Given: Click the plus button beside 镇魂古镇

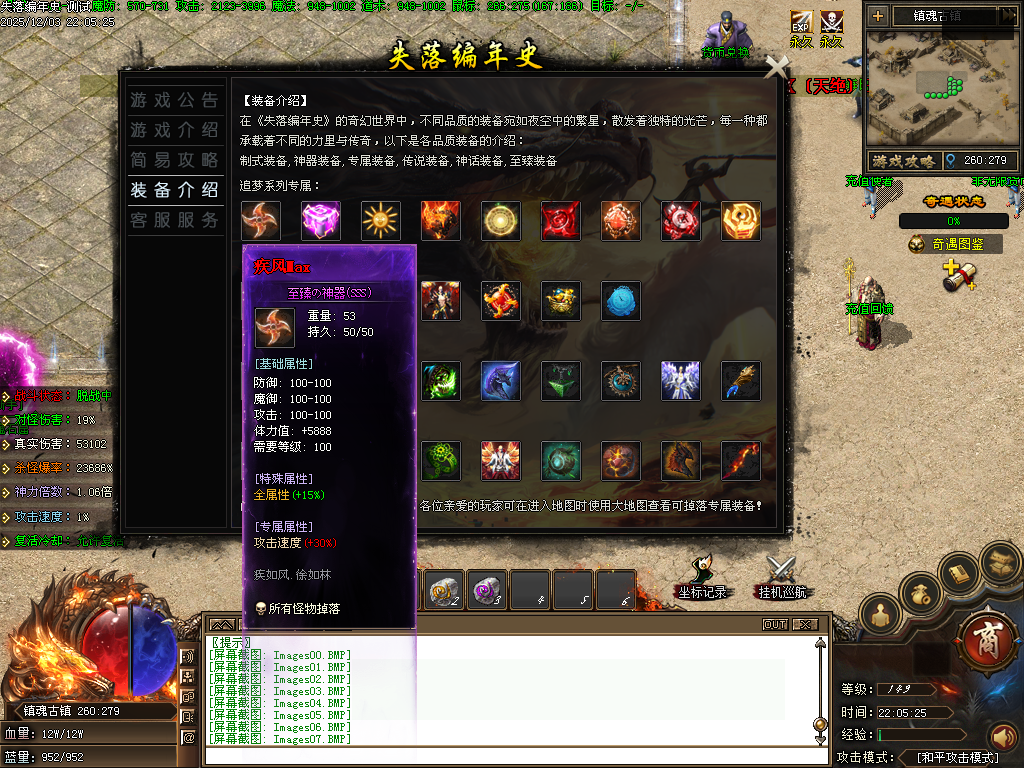Looking at the screenshot, I should (878, 15).
